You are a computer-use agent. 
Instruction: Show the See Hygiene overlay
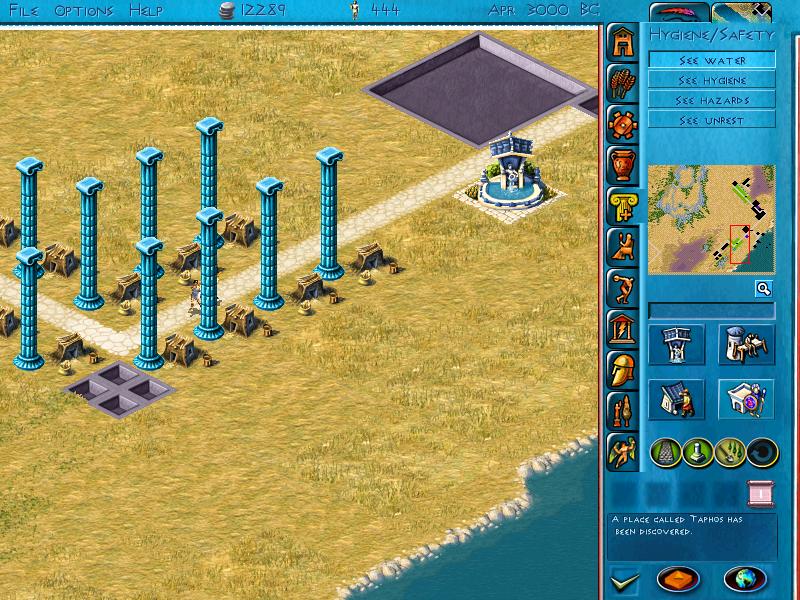click(x=711, y=80)
